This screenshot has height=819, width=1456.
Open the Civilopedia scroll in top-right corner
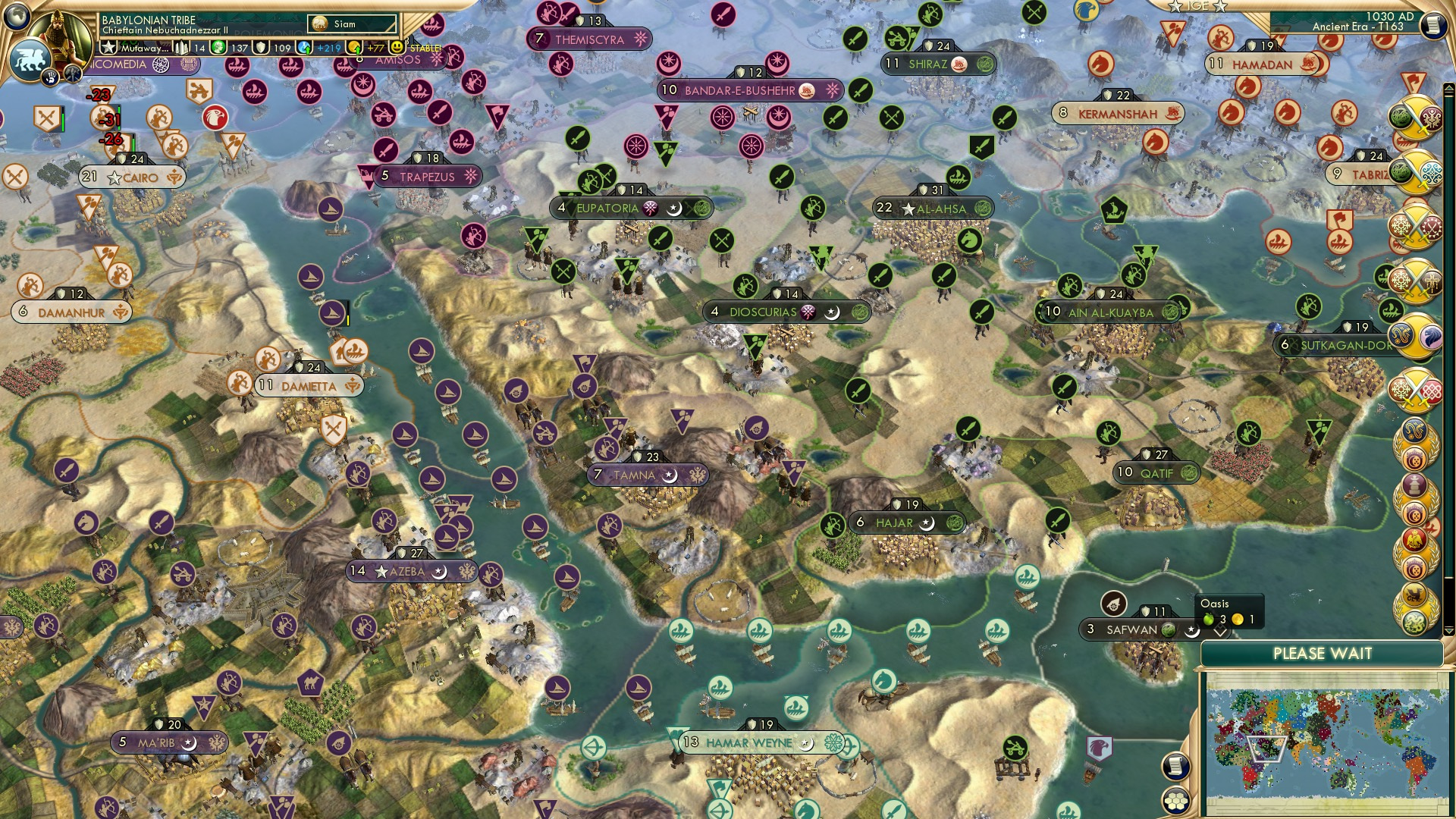tap(1433, 27)
